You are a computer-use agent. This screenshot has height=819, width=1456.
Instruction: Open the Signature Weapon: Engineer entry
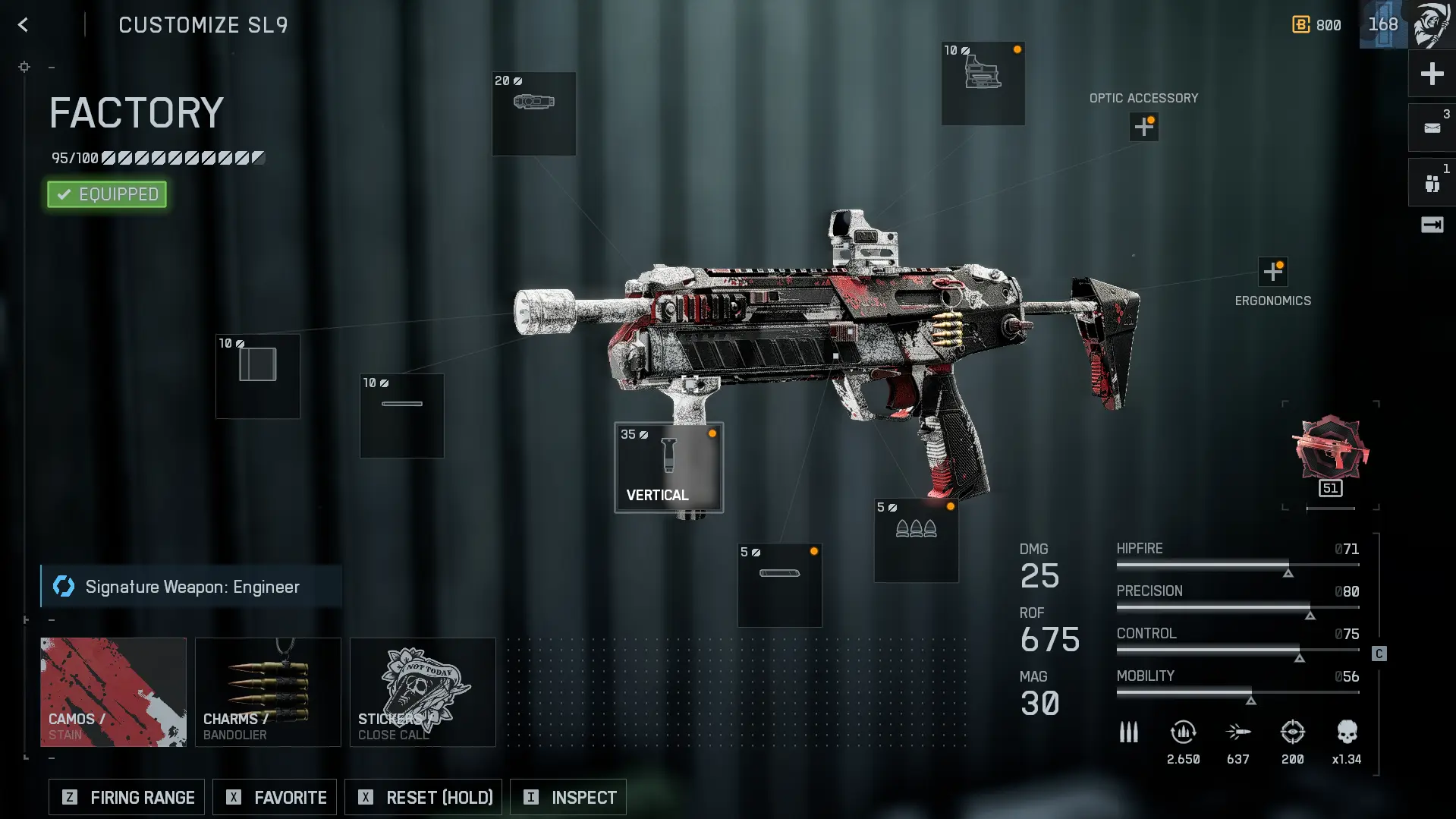(191, 587)
